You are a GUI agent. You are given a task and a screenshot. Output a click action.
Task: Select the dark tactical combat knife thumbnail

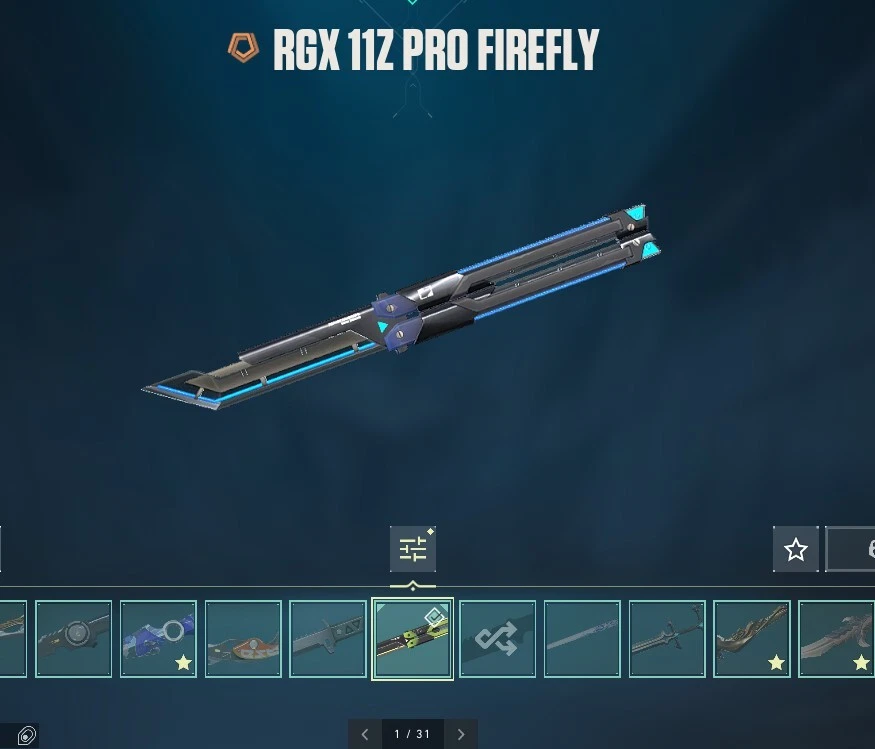click(328, 639)
